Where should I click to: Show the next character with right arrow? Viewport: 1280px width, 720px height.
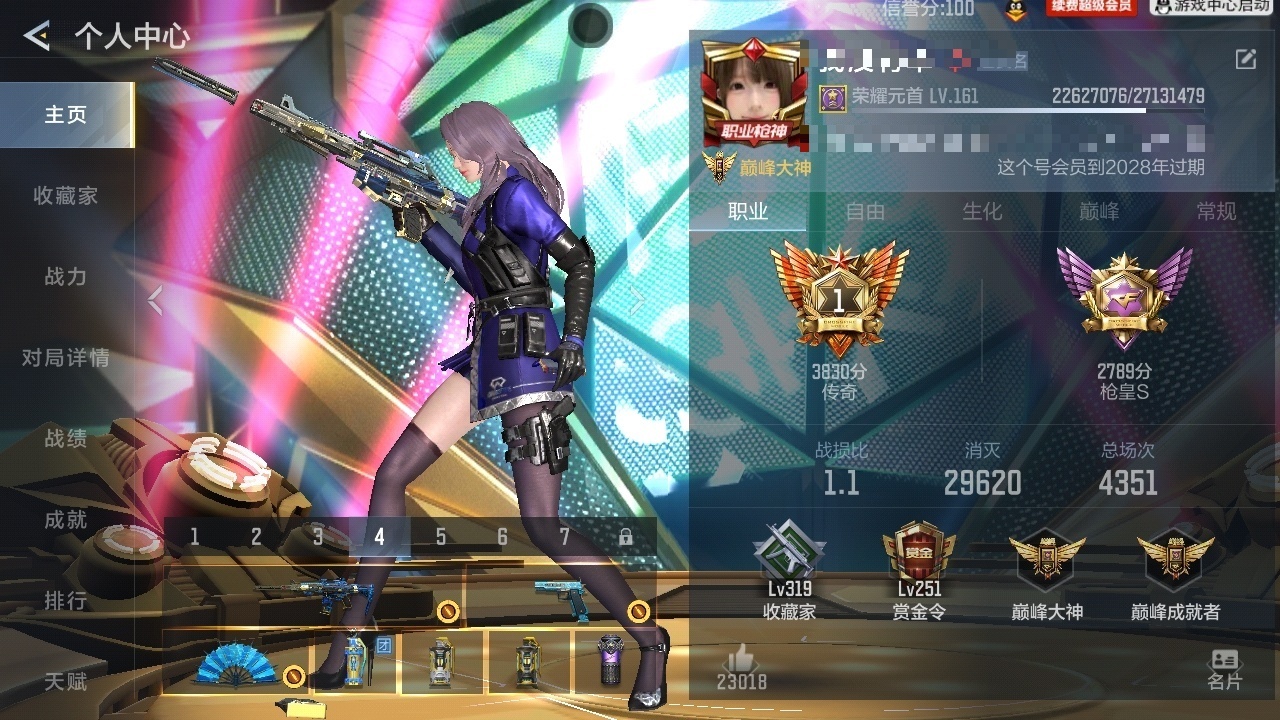pyautogui.click(x=637, y=300)
